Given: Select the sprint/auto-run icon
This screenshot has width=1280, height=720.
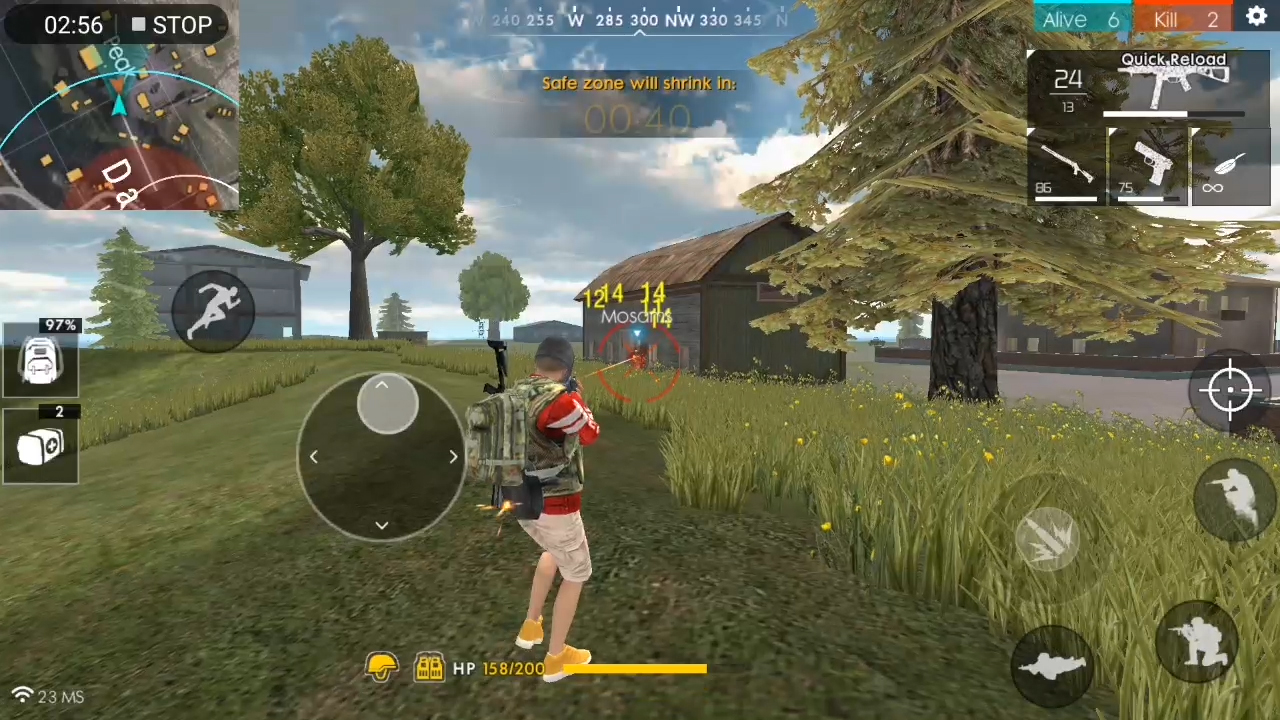Looking at the screenshot, I should coord(215,308).
